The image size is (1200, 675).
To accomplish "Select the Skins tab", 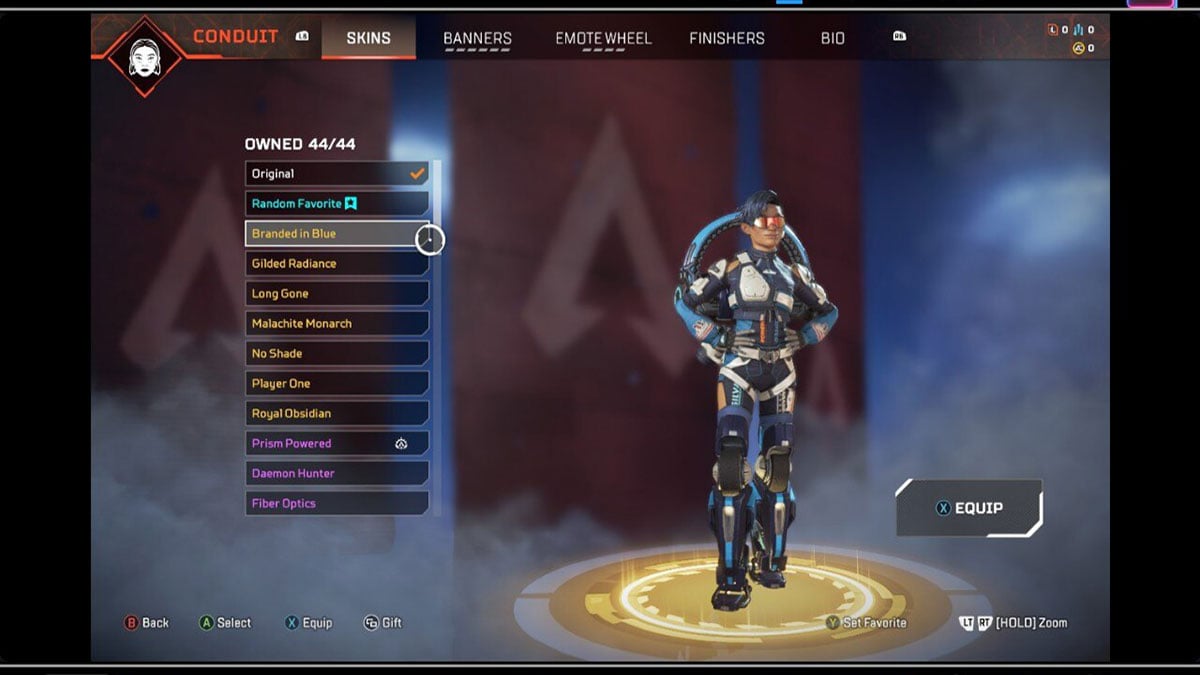I will point(368,38).
